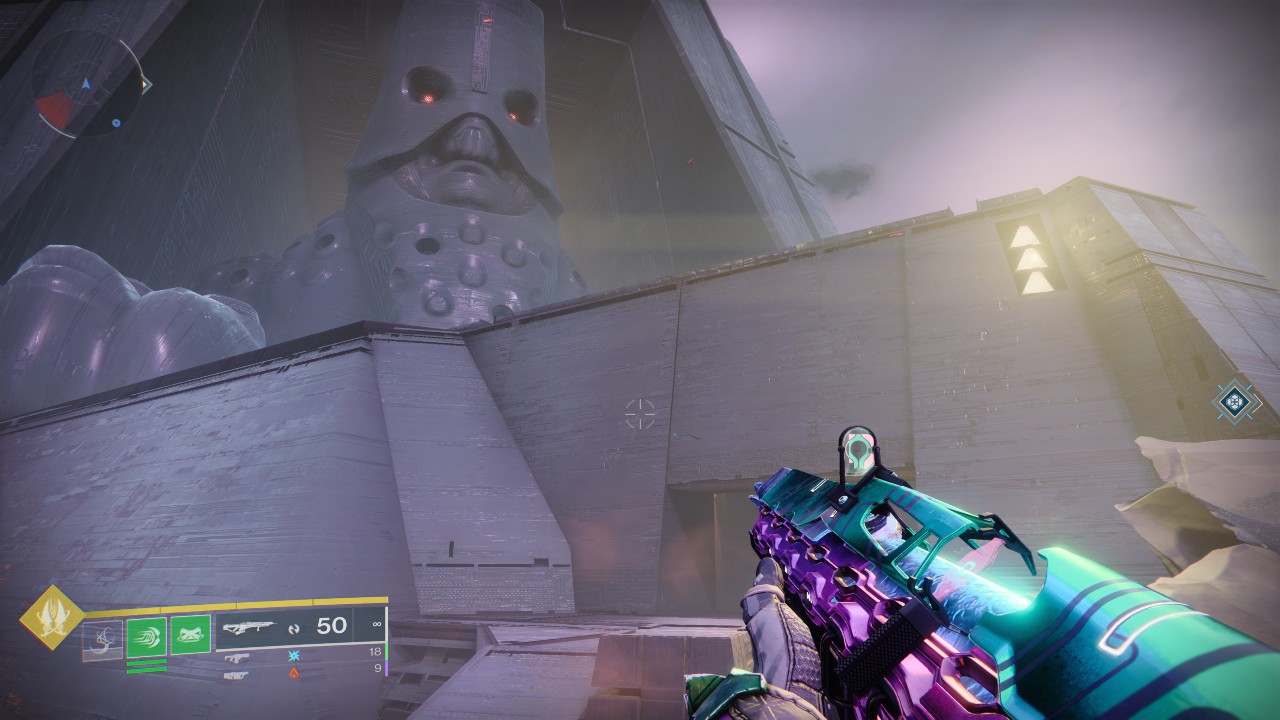Click the circular reload arrows beside ammo count
The width and height of the screenshot is (1280, 720).
coord(295,629)
